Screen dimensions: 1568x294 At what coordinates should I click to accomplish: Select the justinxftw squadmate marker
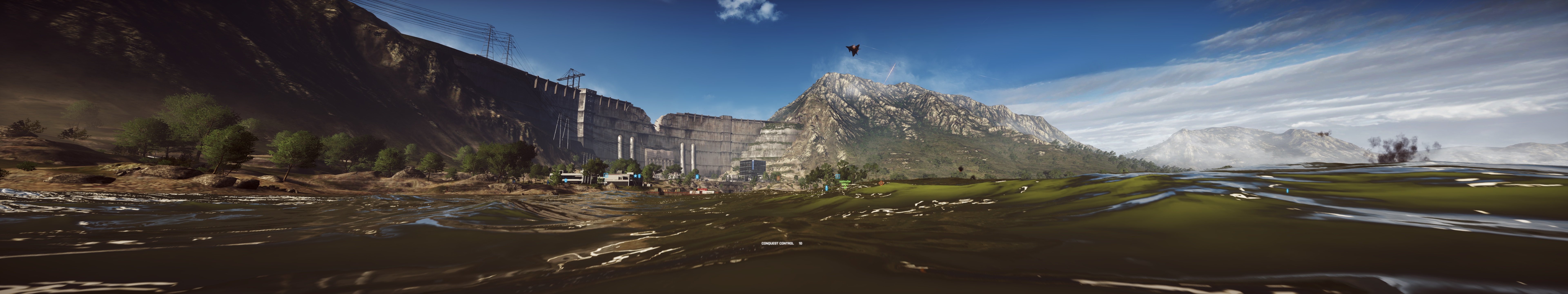tap(845, 187)
